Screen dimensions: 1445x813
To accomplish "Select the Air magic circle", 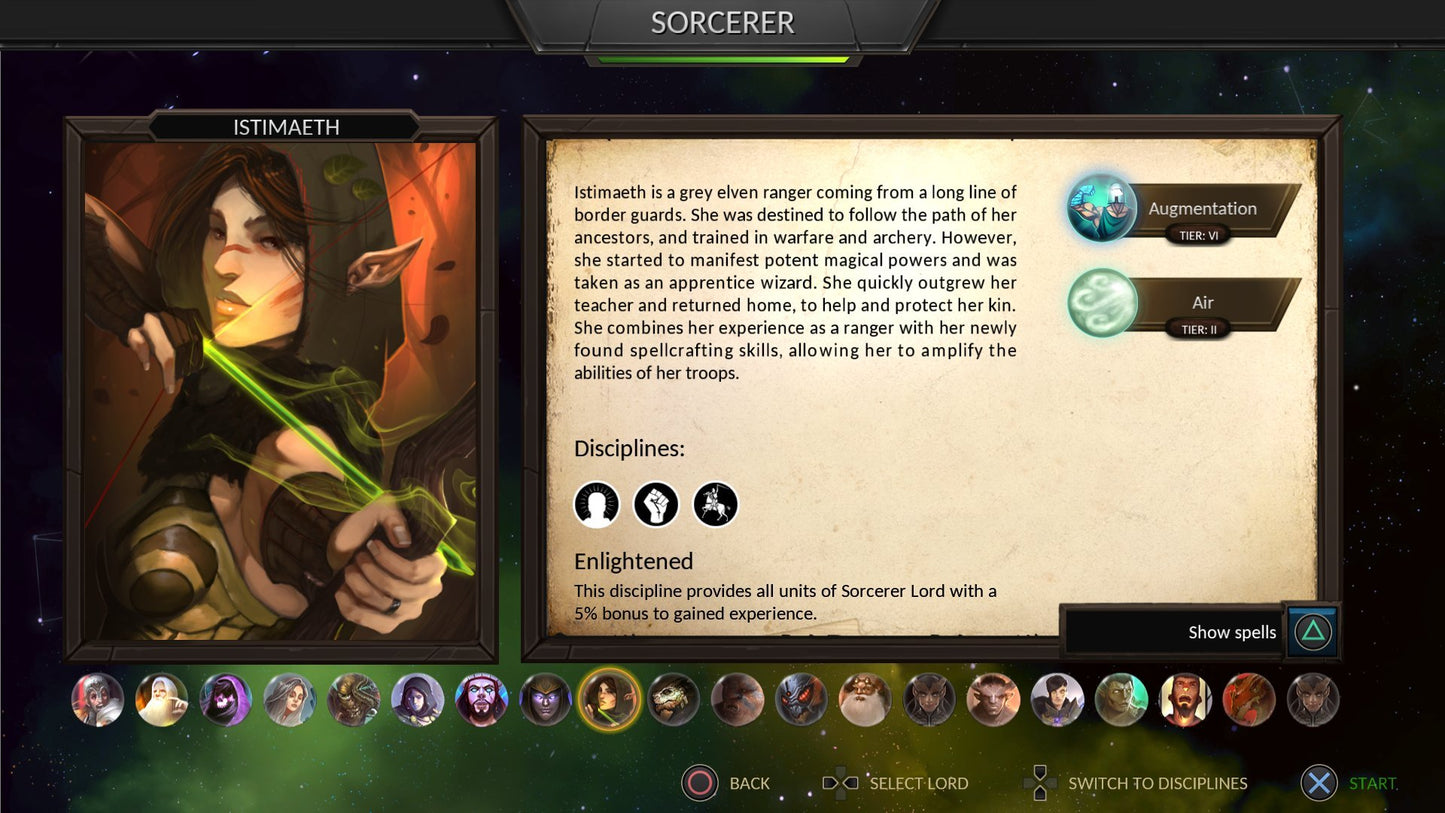I will click(1102, 303).
